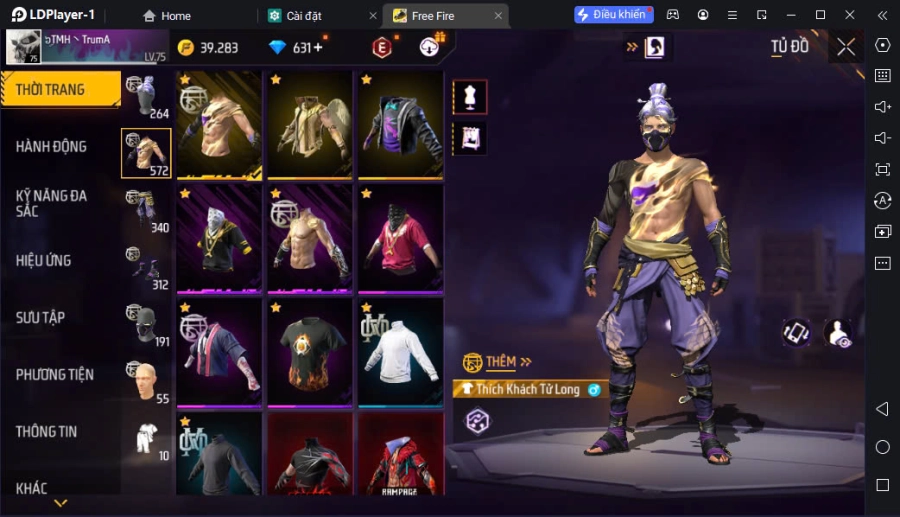Open the Thông Tin category

(47, 431)
